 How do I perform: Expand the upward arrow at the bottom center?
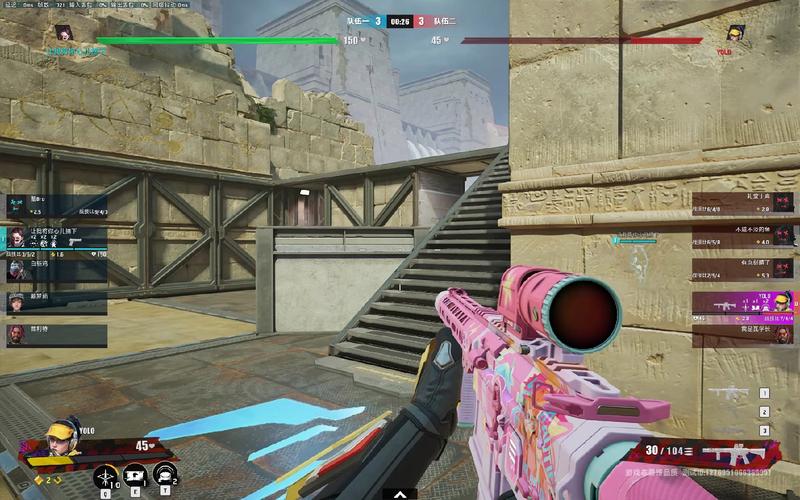[400, 493]
